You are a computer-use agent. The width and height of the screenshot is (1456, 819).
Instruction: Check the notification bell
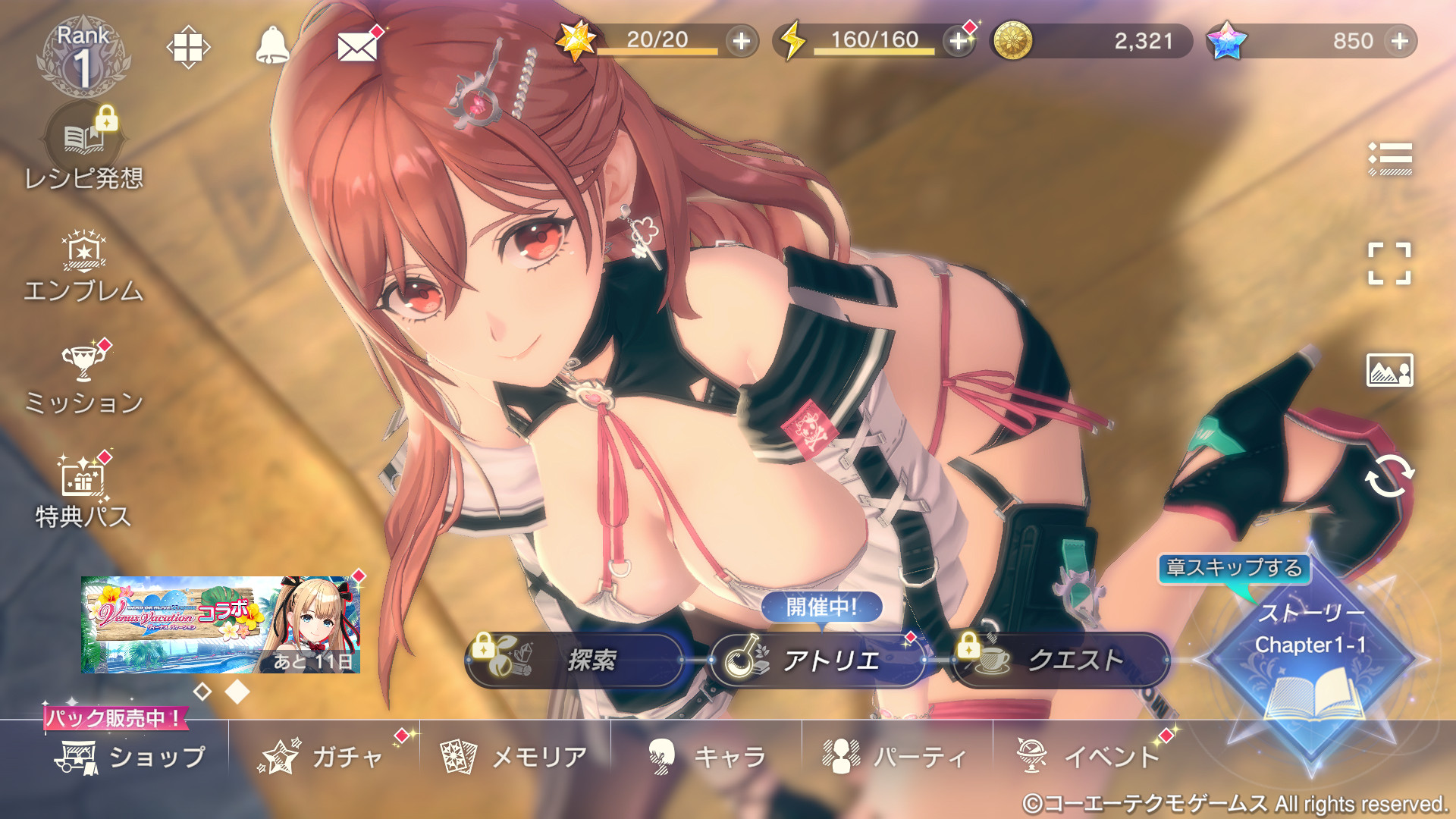(x=272, y=46)
